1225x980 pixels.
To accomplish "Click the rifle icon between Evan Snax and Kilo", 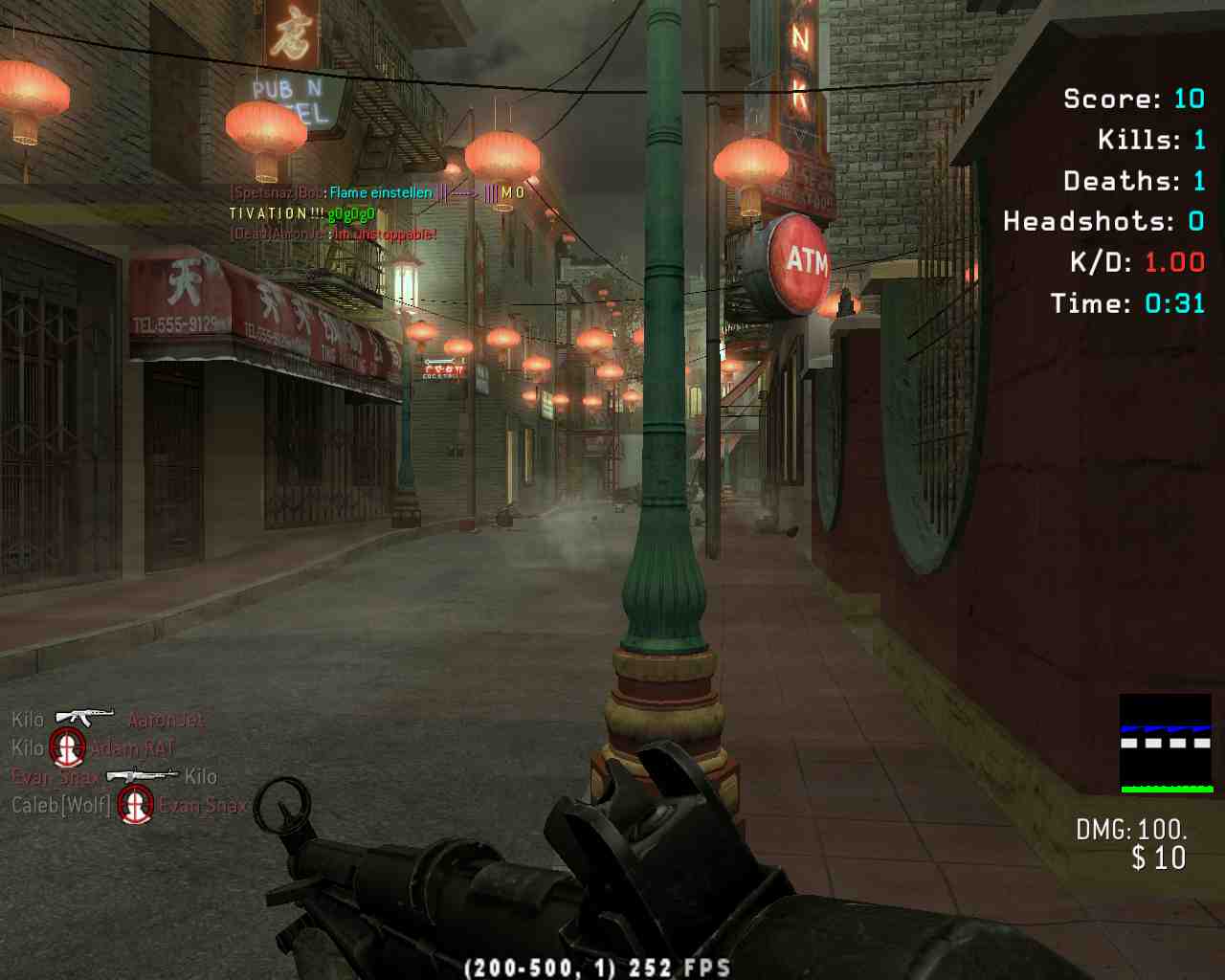I will click(x=142, y=775).
